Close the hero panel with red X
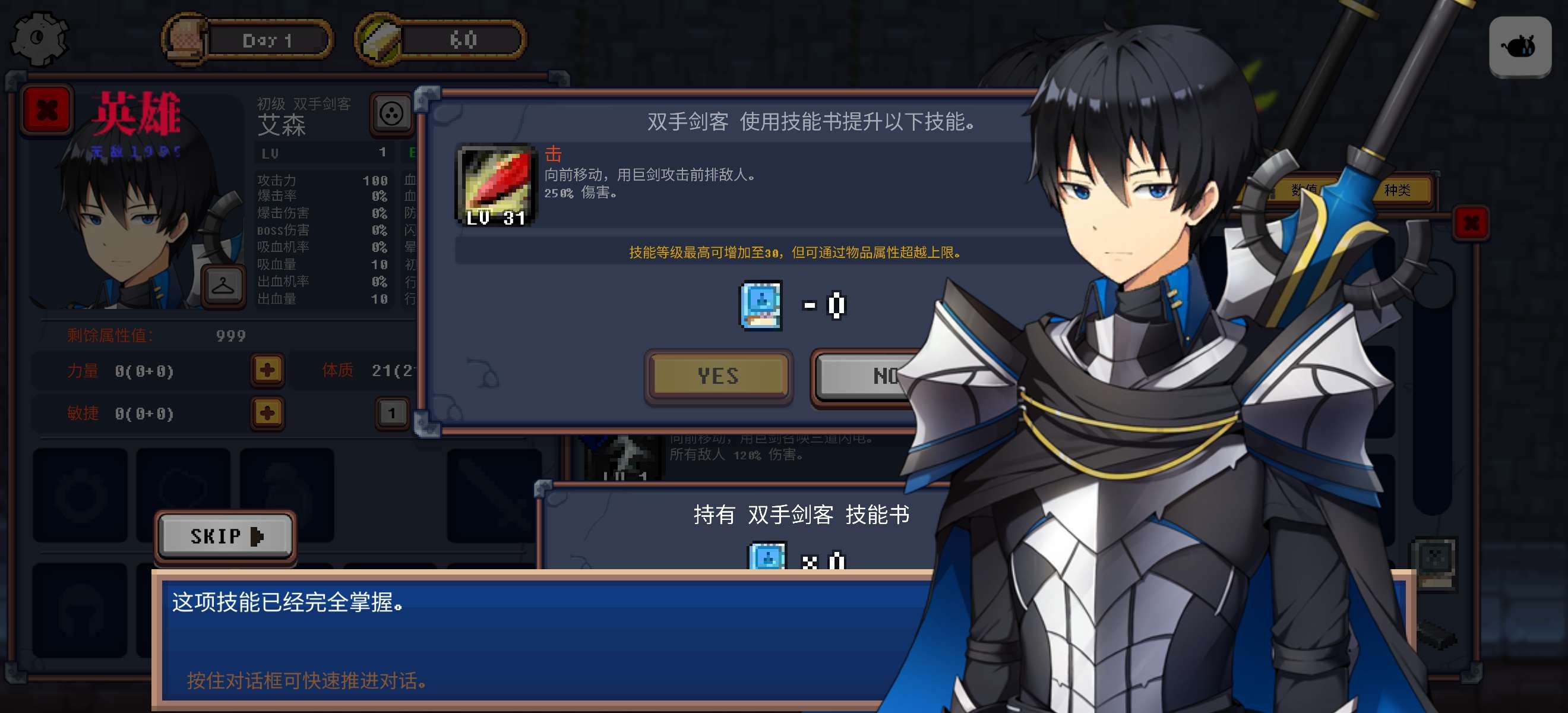1568x713 pixels. 47,110
